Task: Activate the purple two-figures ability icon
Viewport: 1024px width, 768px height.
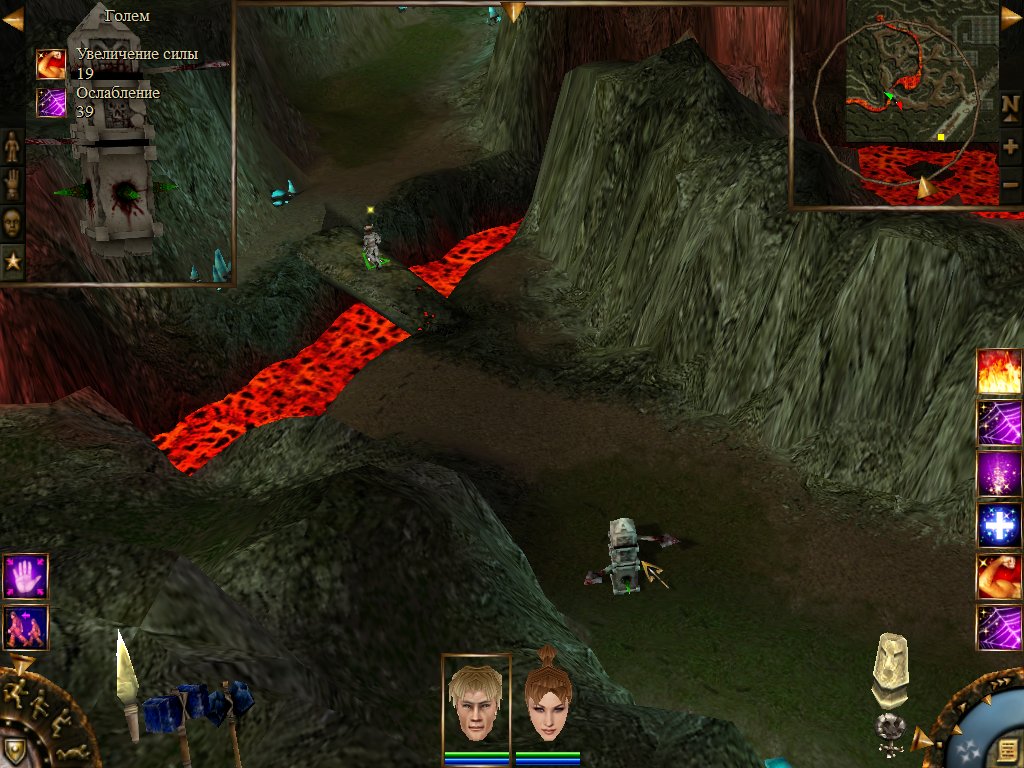Action: point(25,627)
